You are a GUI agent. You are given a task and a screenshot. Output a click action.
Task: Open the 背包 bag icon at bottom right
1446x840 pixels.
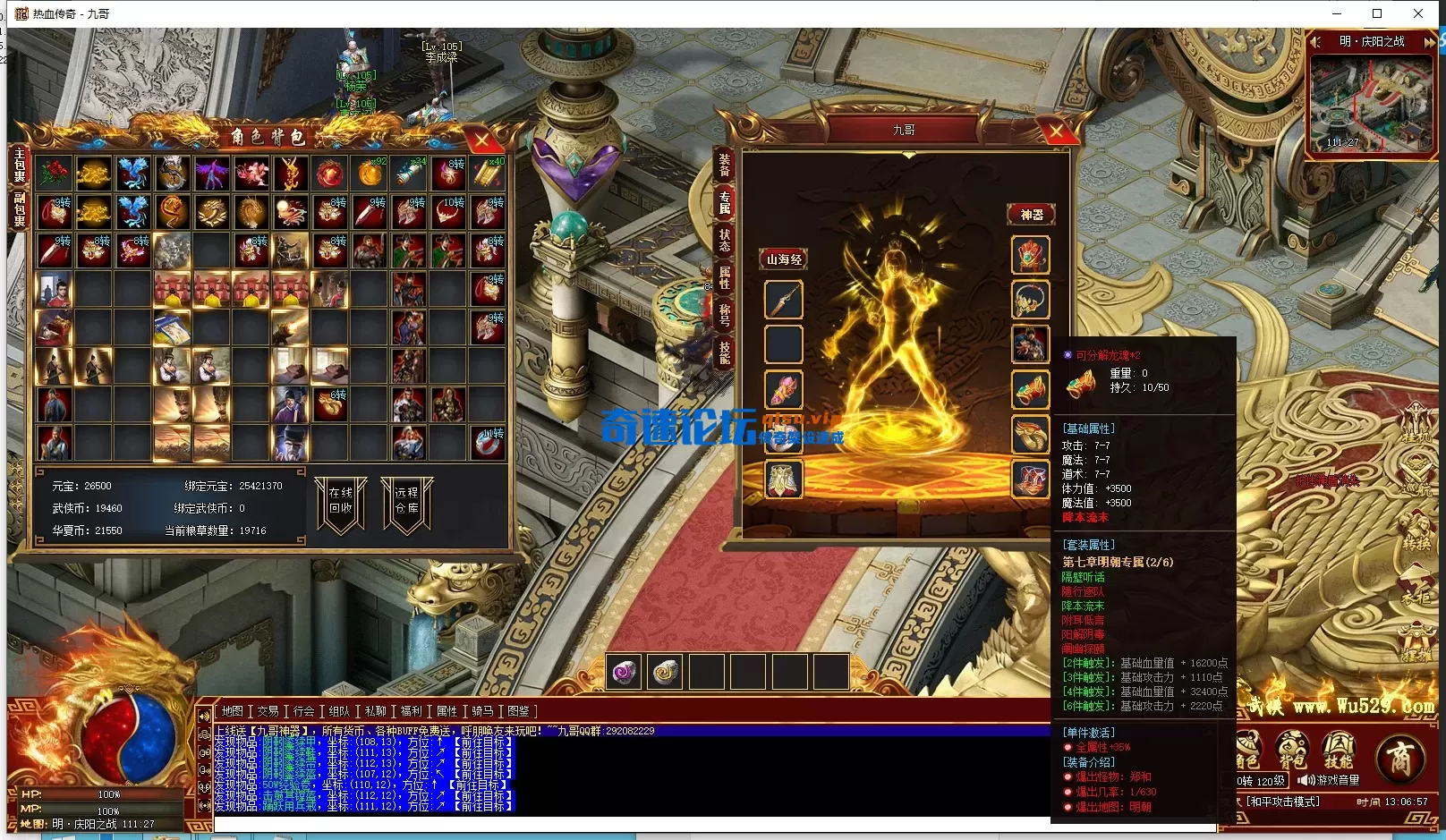coord(1291,747)
